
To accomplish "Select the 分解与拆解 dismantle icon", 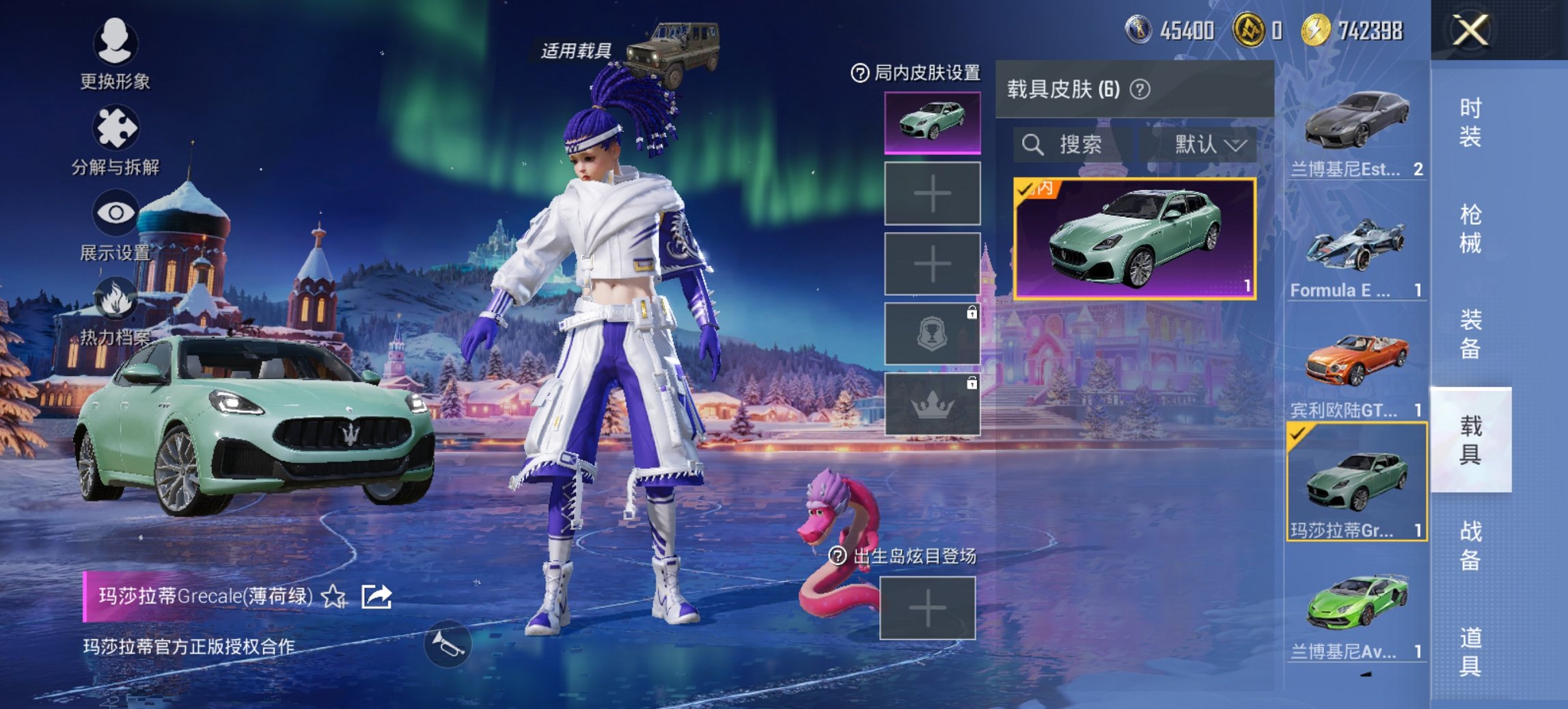I will tap(115, 126).
